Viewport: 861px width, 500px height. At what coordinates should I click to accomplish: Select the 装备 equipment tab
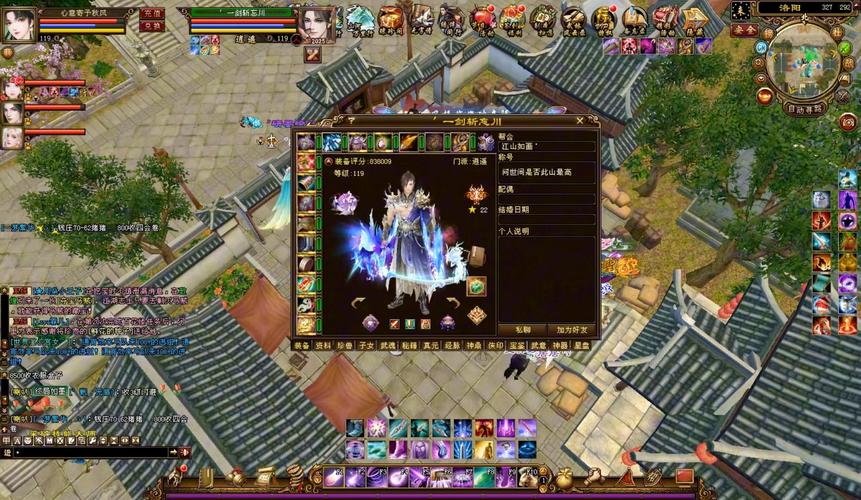pyautogui.click(x=302, y=344)
